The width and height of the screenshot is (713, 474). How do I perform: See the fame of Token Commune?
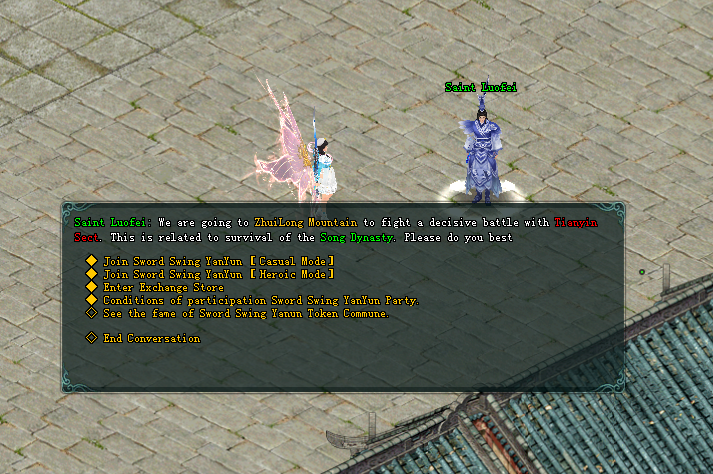click(245, 313)
